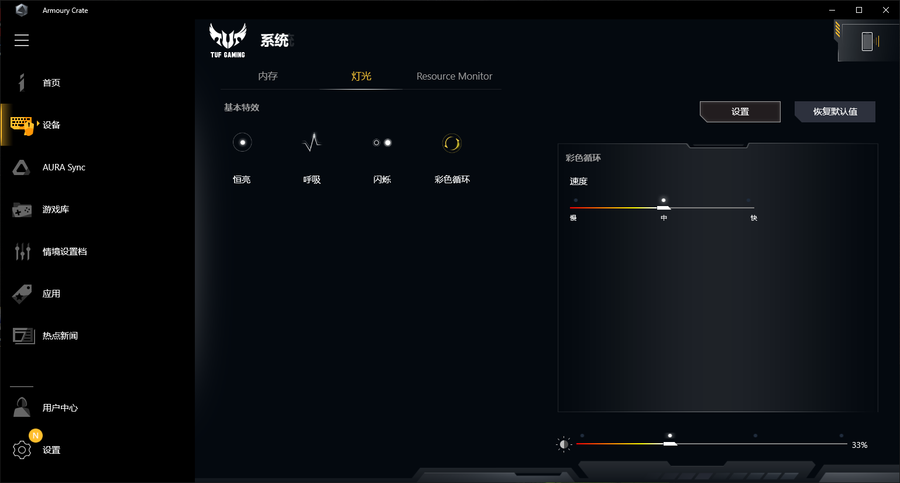Click the brightness slider handle
The width and height of the screenshot is (900, 483).
click(x=670, y=443)
